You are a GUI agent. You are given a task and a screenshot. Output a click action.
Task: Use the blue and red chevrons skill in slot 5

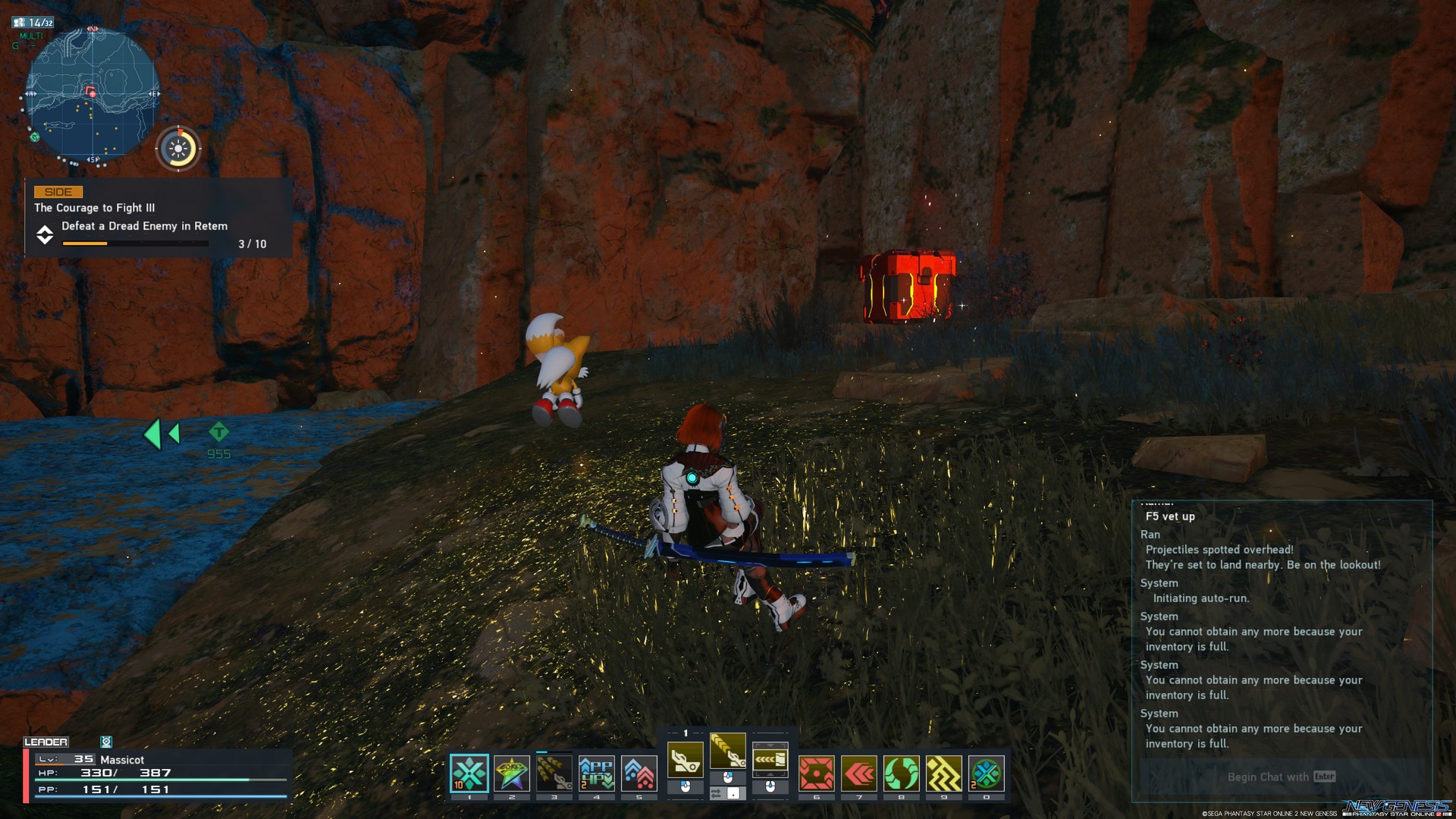(x=639, y=774)
